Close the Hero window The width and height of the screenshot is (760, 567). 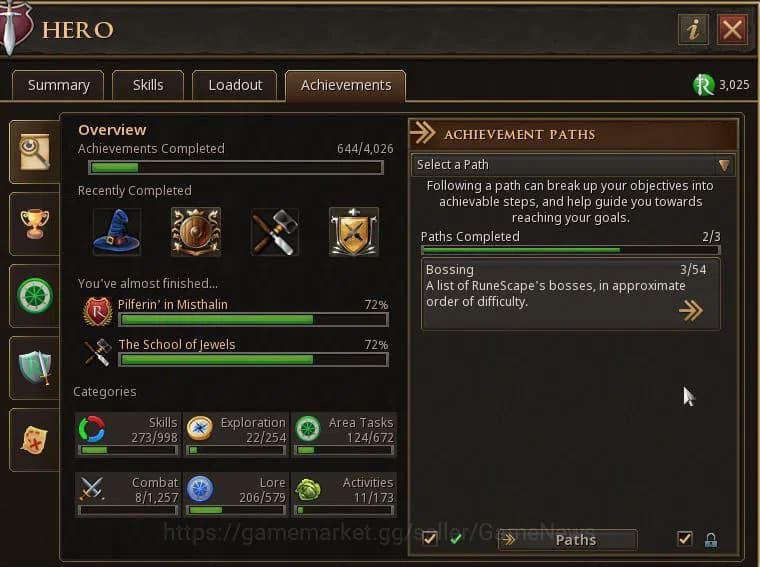point(732,29)
